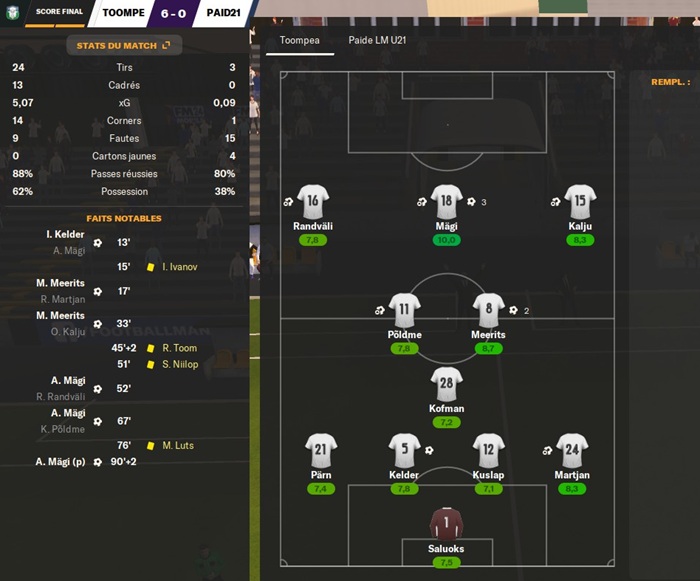This screenshot has height=581, width=700.
Task: Choose Kalju's number 15 shirt
Action: (x=580, y=201)
